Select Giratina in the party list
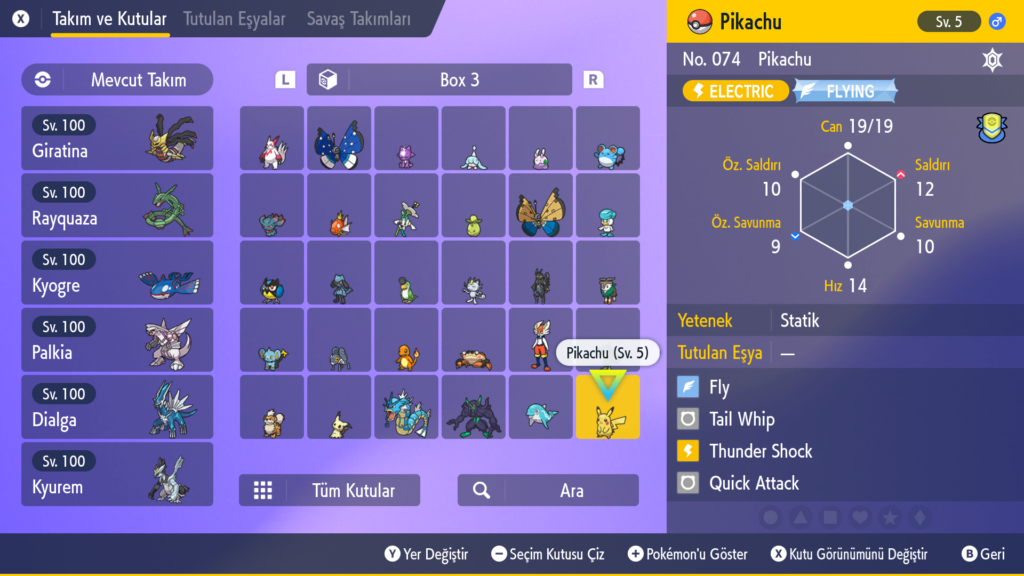1024x576 pixels. click(x=117, y=139)
